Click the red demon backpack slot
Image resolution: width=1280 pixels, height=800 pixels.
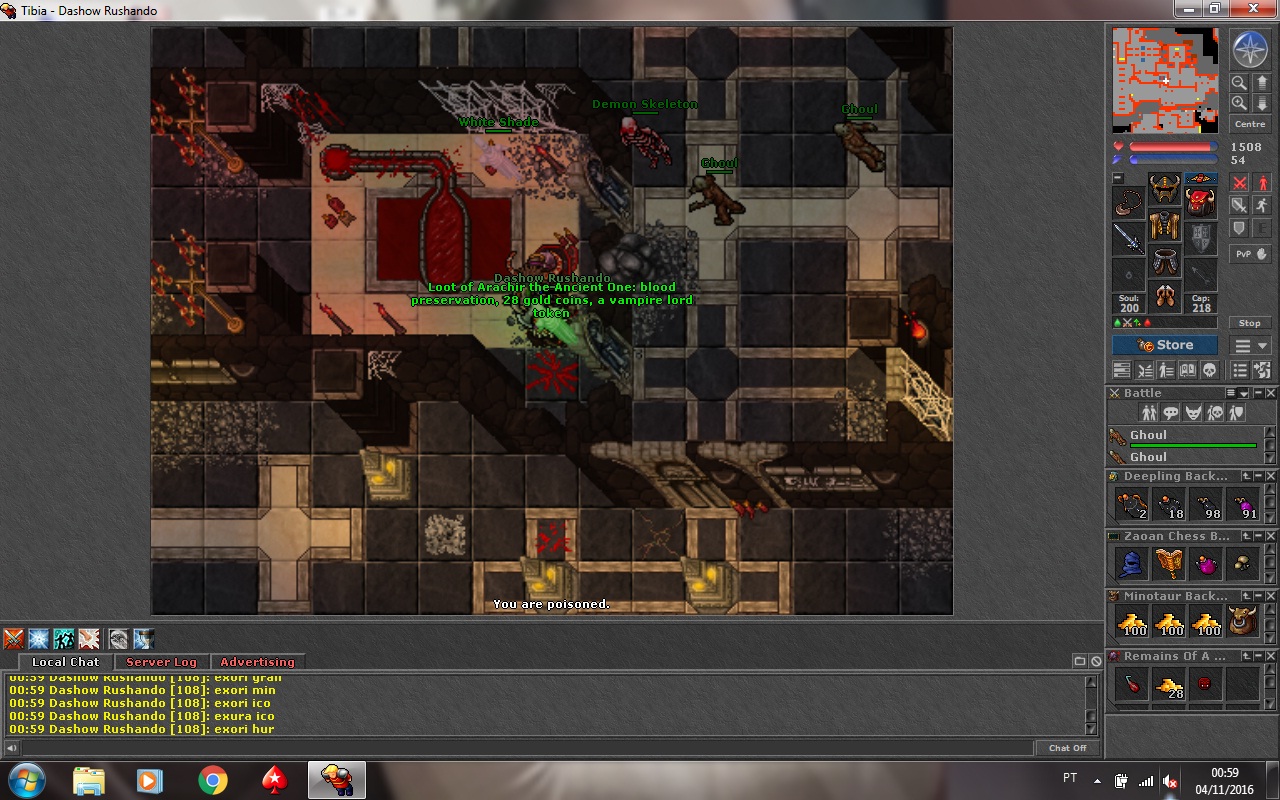tap(1201, 200)
